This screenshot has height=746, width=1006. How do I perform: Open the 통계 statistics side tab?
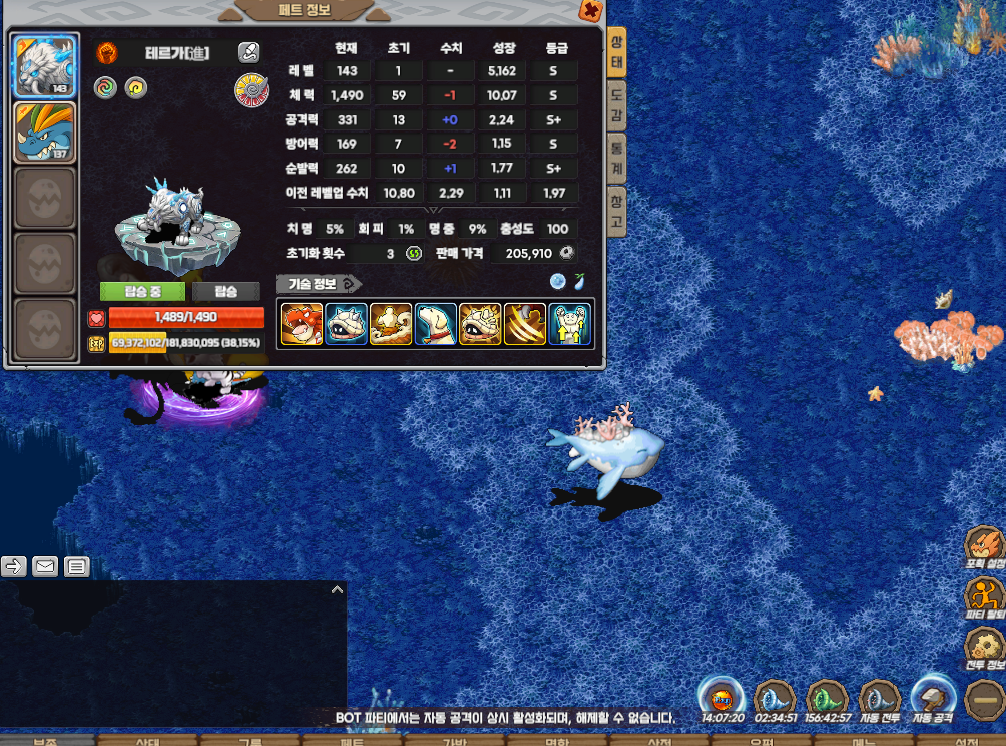click(x=617, y=158)
